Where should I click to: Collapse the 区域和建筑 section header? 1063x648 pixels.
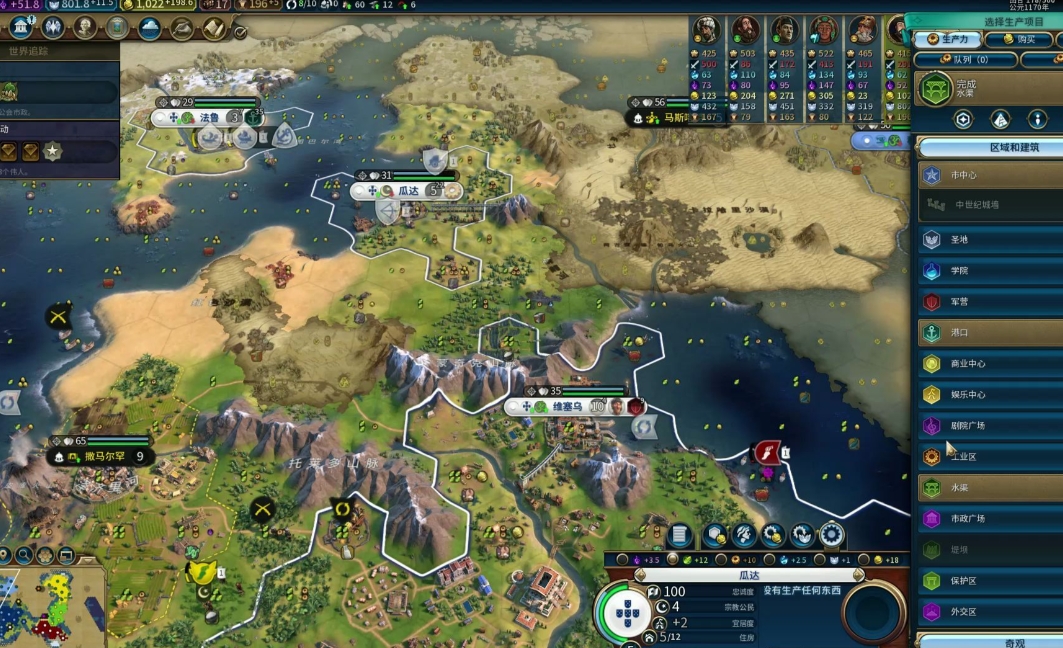click(x=990, y=147)
